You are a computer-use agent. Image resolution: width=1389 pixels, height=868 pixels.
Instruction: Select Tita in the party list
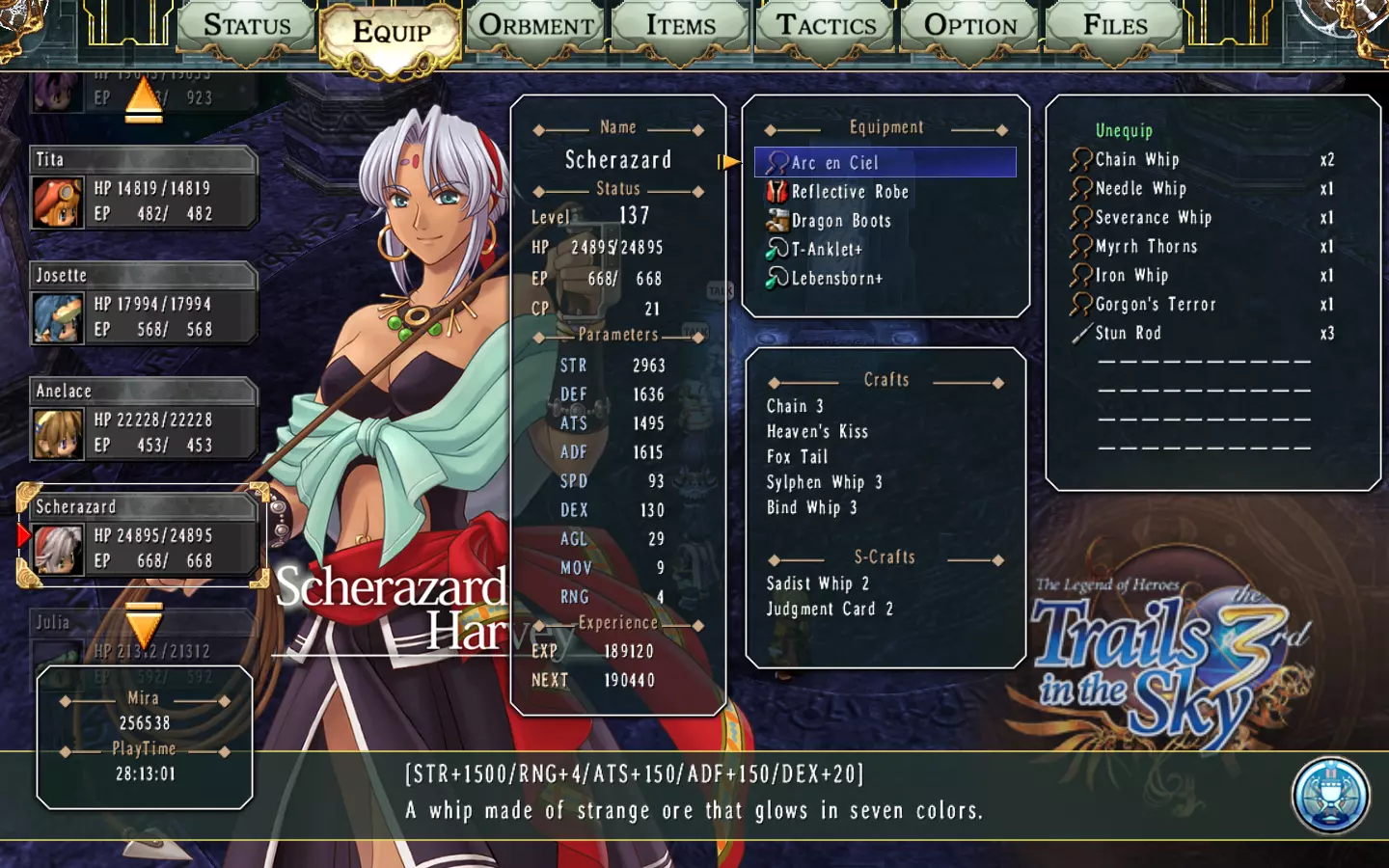point(143,188)
